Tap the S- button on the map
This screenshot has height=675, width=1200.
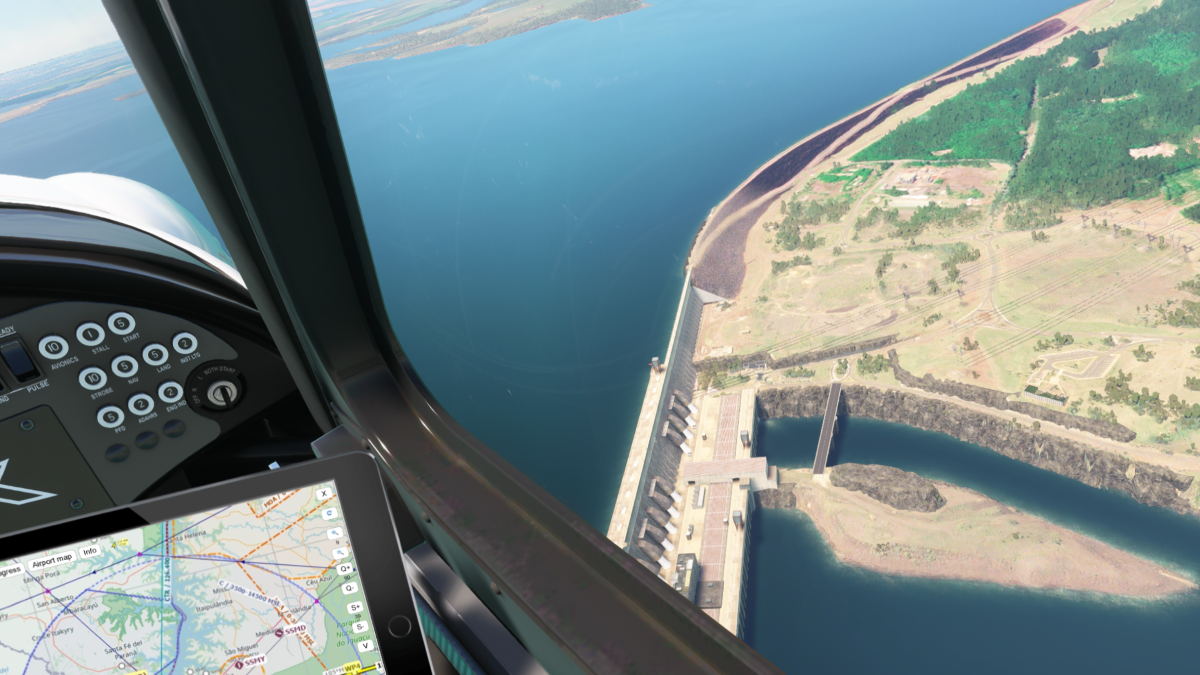358,626
